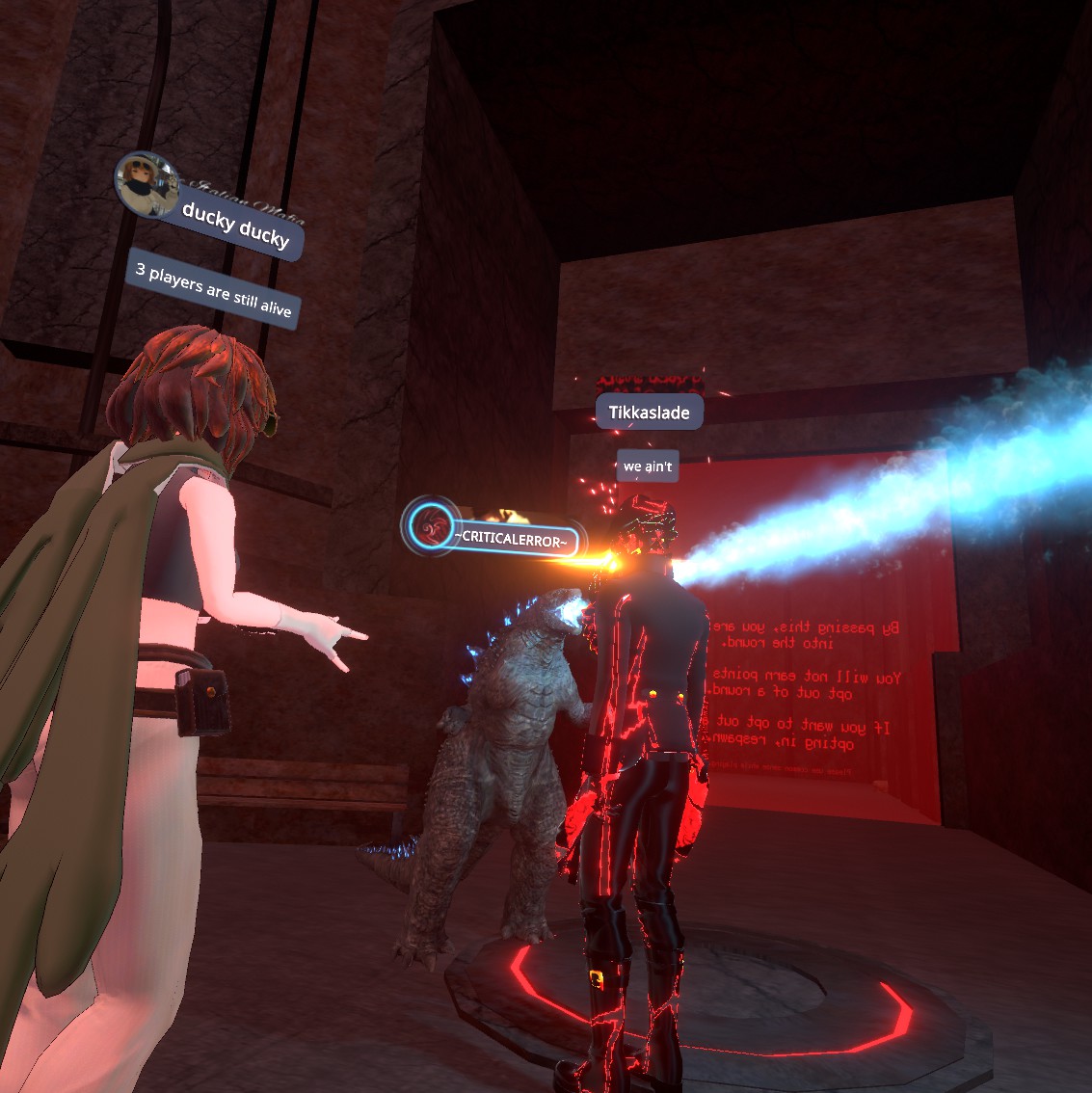Select the Tikkaslade player nameplate
1092x1093 pixels.
[x=649, y=413]
